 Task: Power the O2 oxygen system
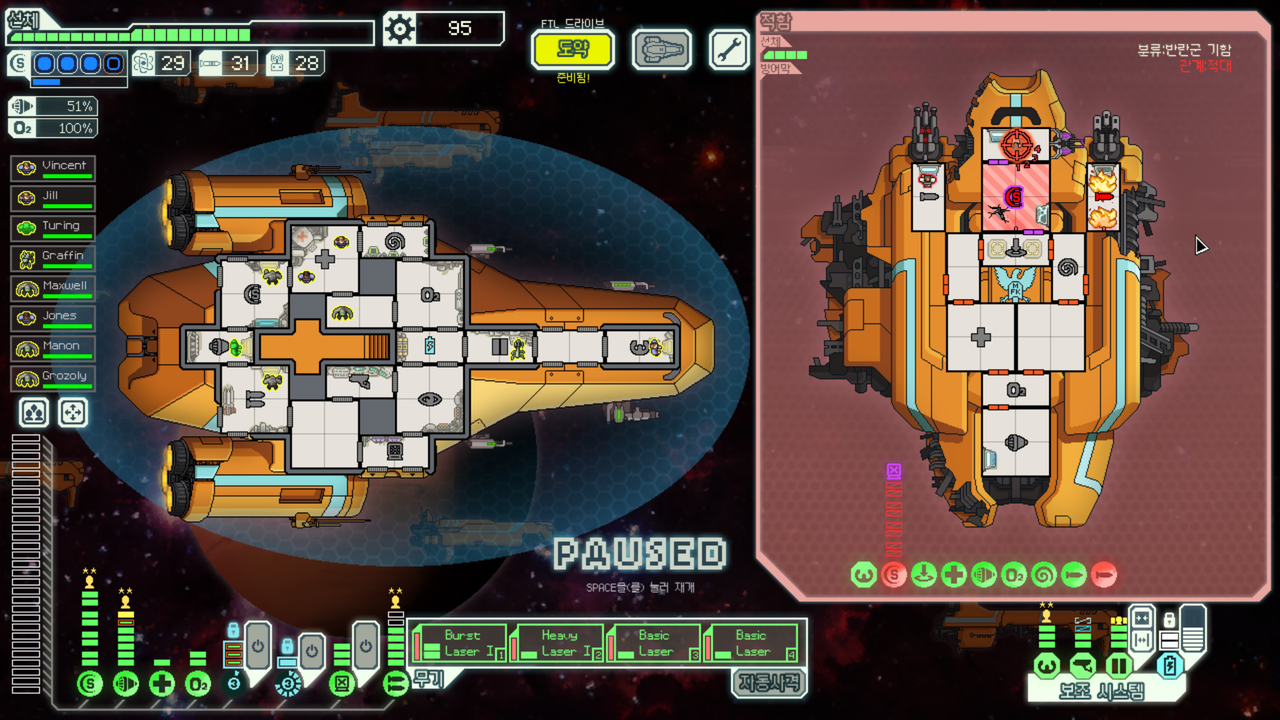pos(198,684)
